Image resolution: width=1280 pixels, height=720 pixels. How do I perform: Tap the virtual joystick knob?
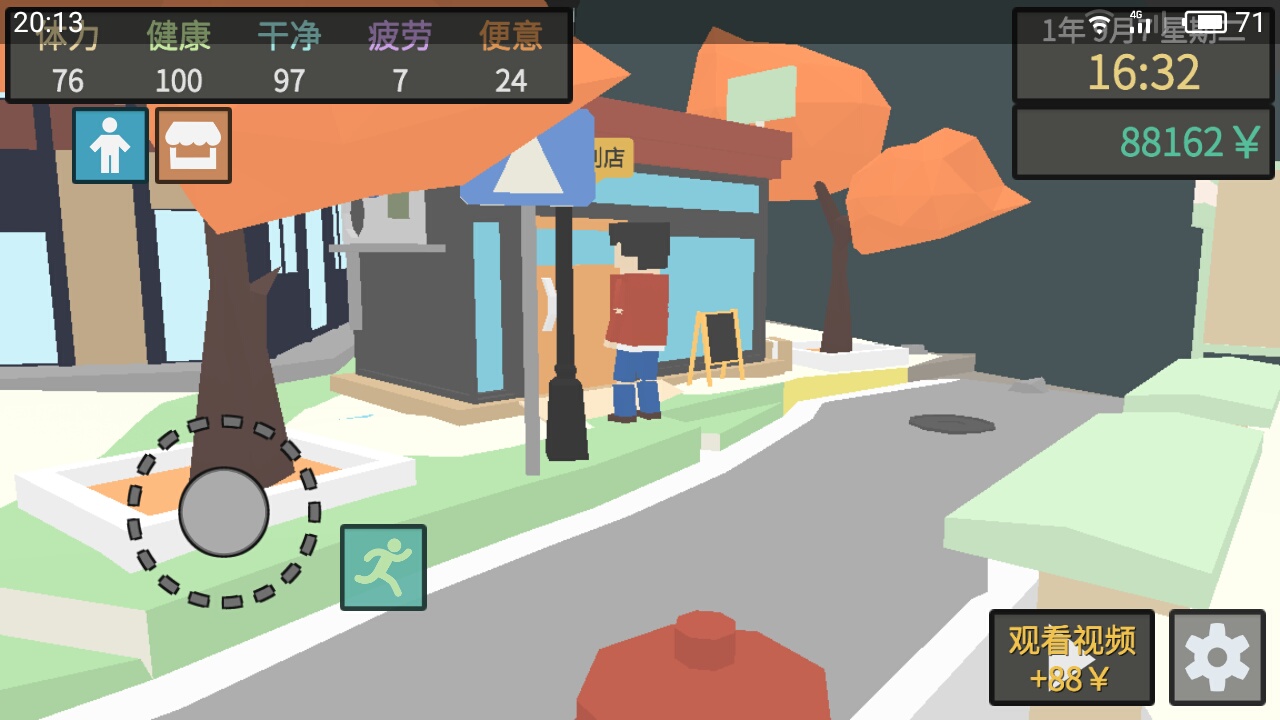tap(224, 512)
